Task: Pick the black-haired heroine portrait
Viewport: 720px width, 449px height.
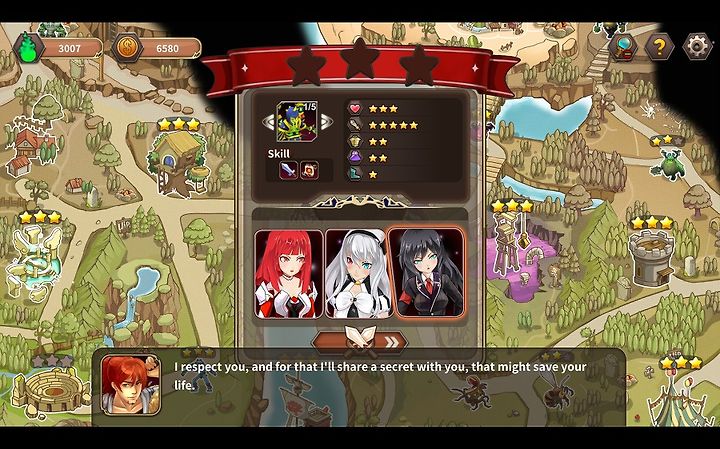Action: (x=425, y=274)
